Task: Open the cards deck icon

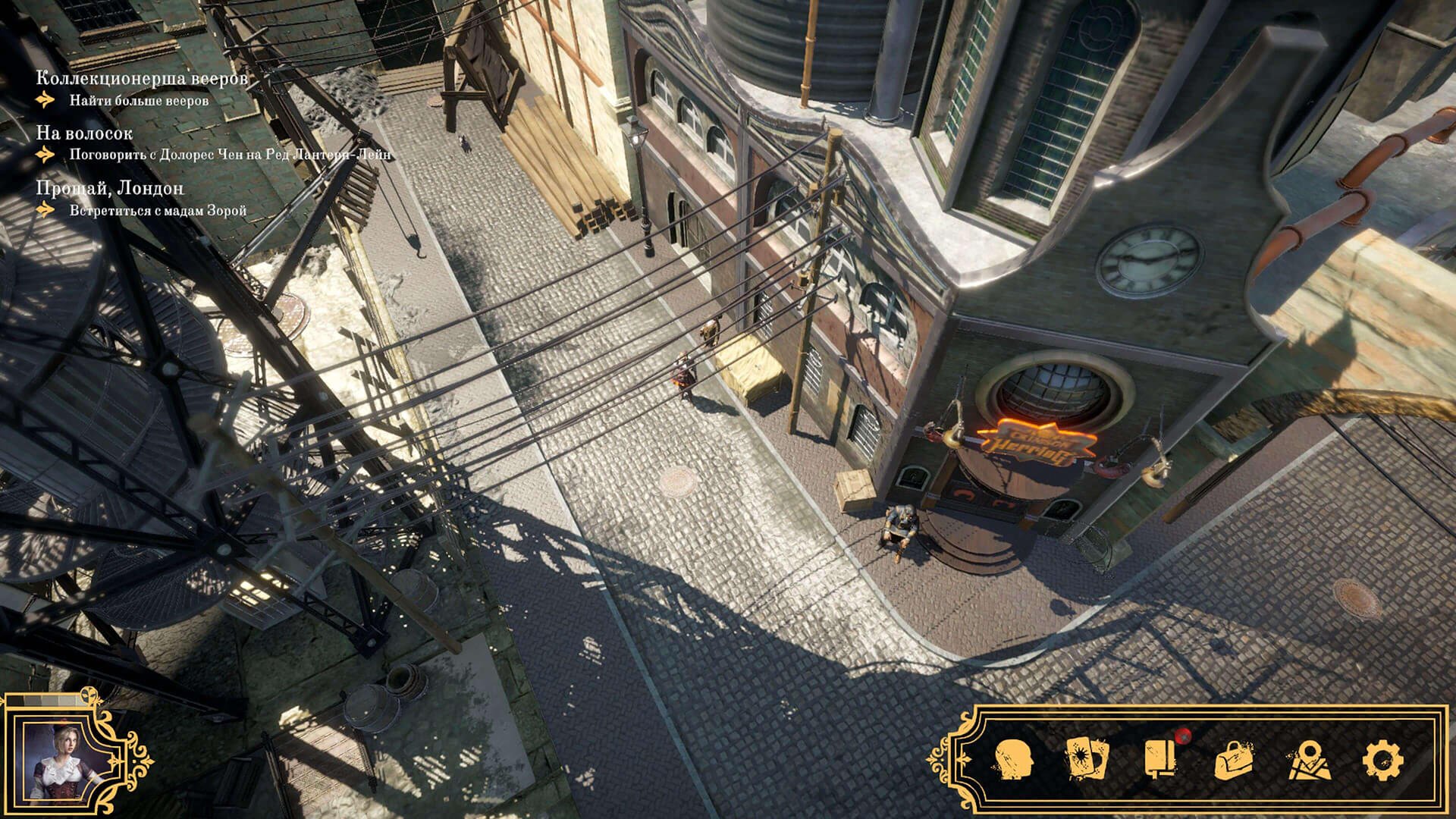Action: pyautogui.click(x=1087, y=760)
